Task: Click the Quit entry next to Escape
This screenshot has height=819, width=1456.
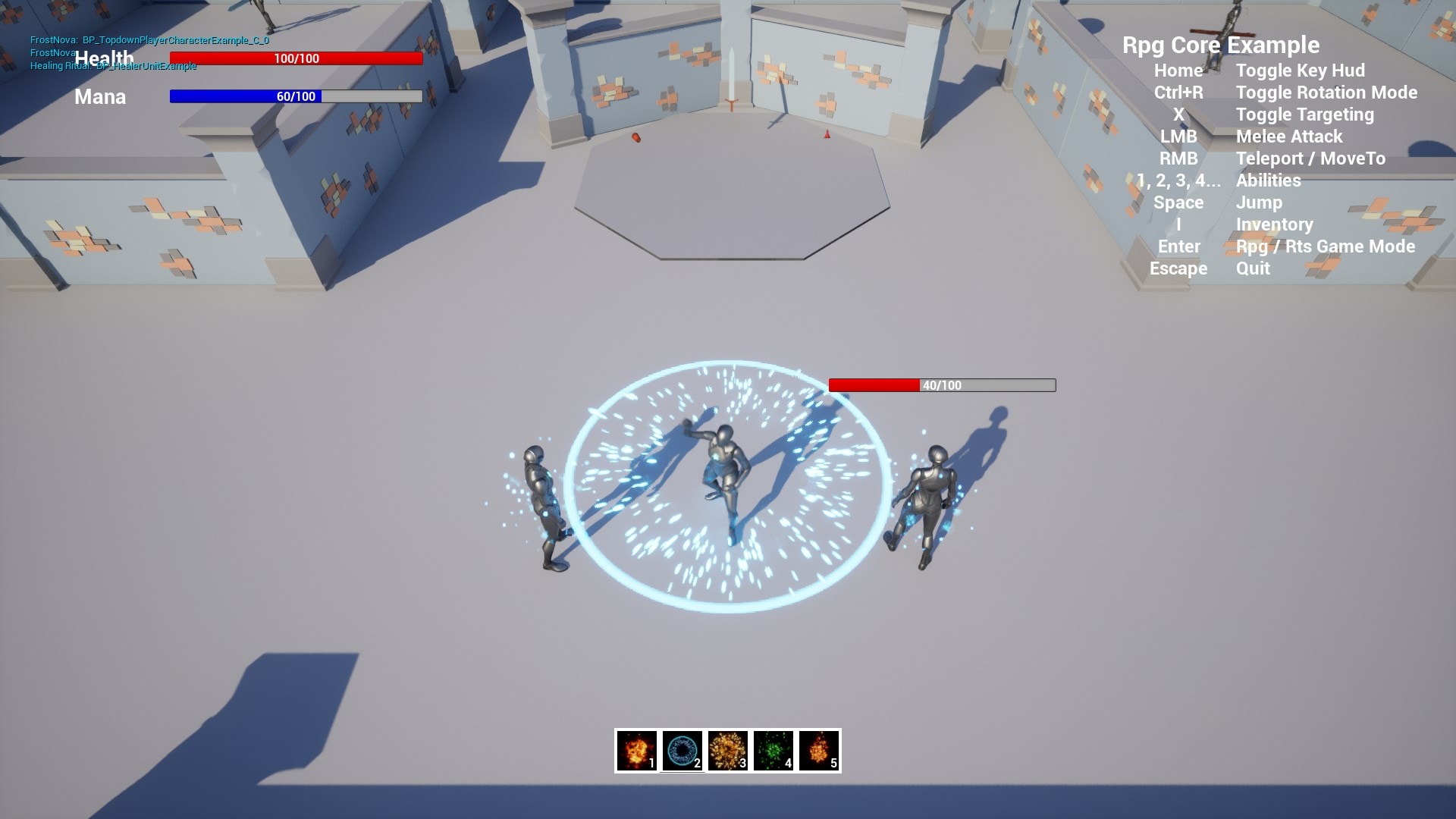Action: pos(1251,268)
